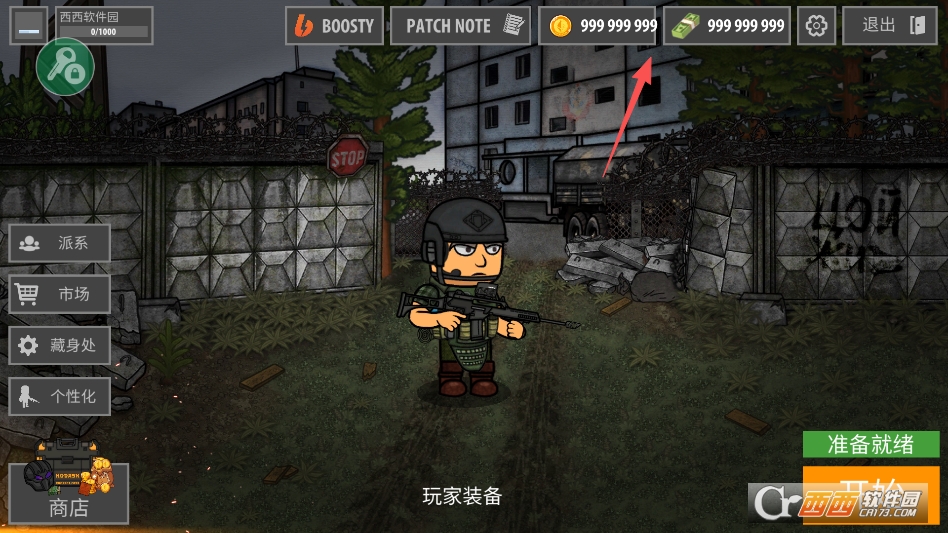Viewport: 948px width, 533px height.
Task: Click the gold coin currency button
Action: [x=598, y=26]
